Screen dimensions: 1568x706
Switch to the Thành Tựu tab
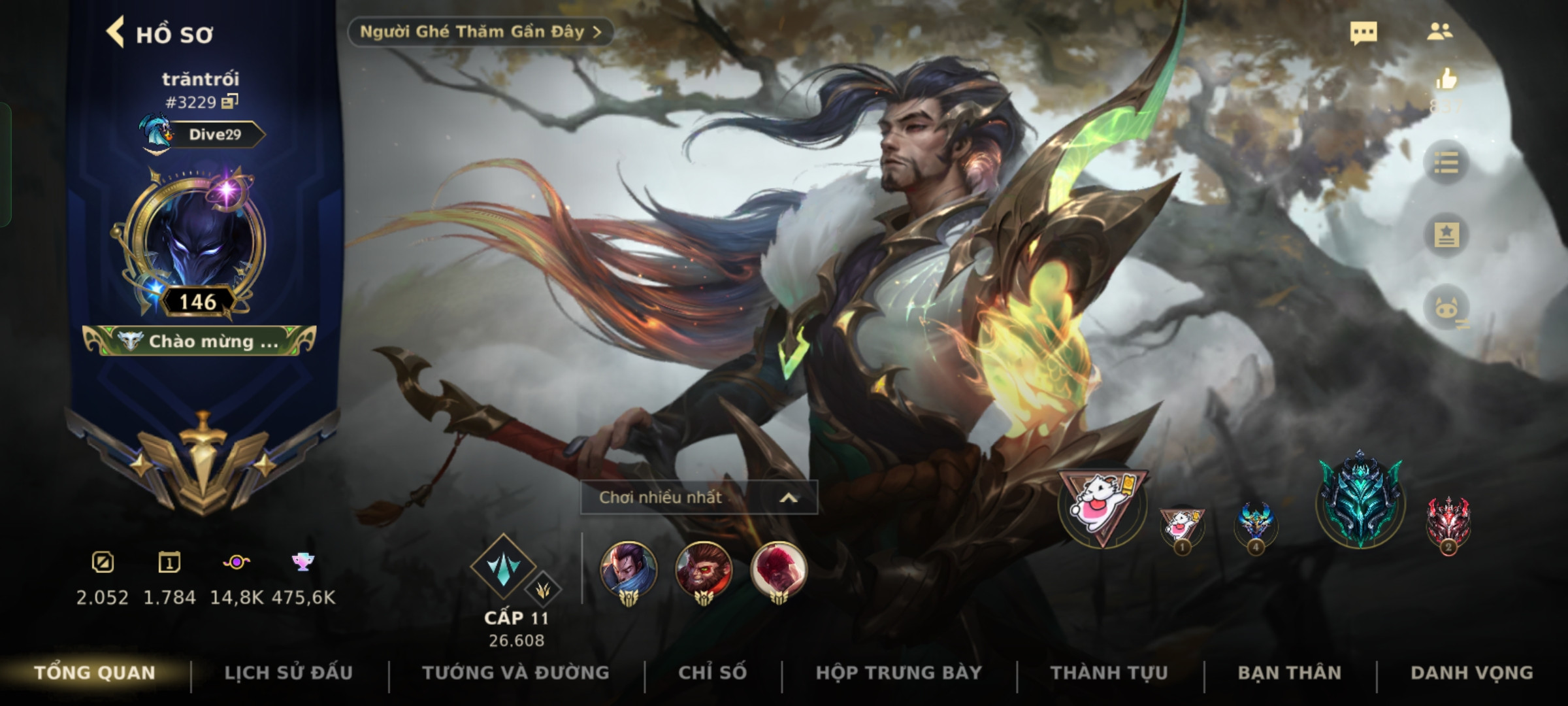(1109, 673)
